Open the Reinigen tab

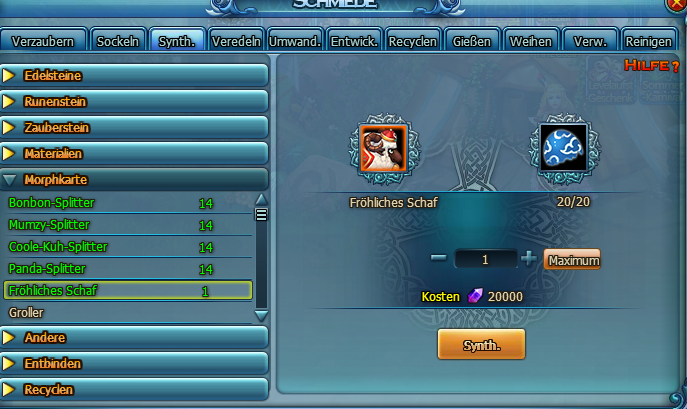click(x=647, y=41)
